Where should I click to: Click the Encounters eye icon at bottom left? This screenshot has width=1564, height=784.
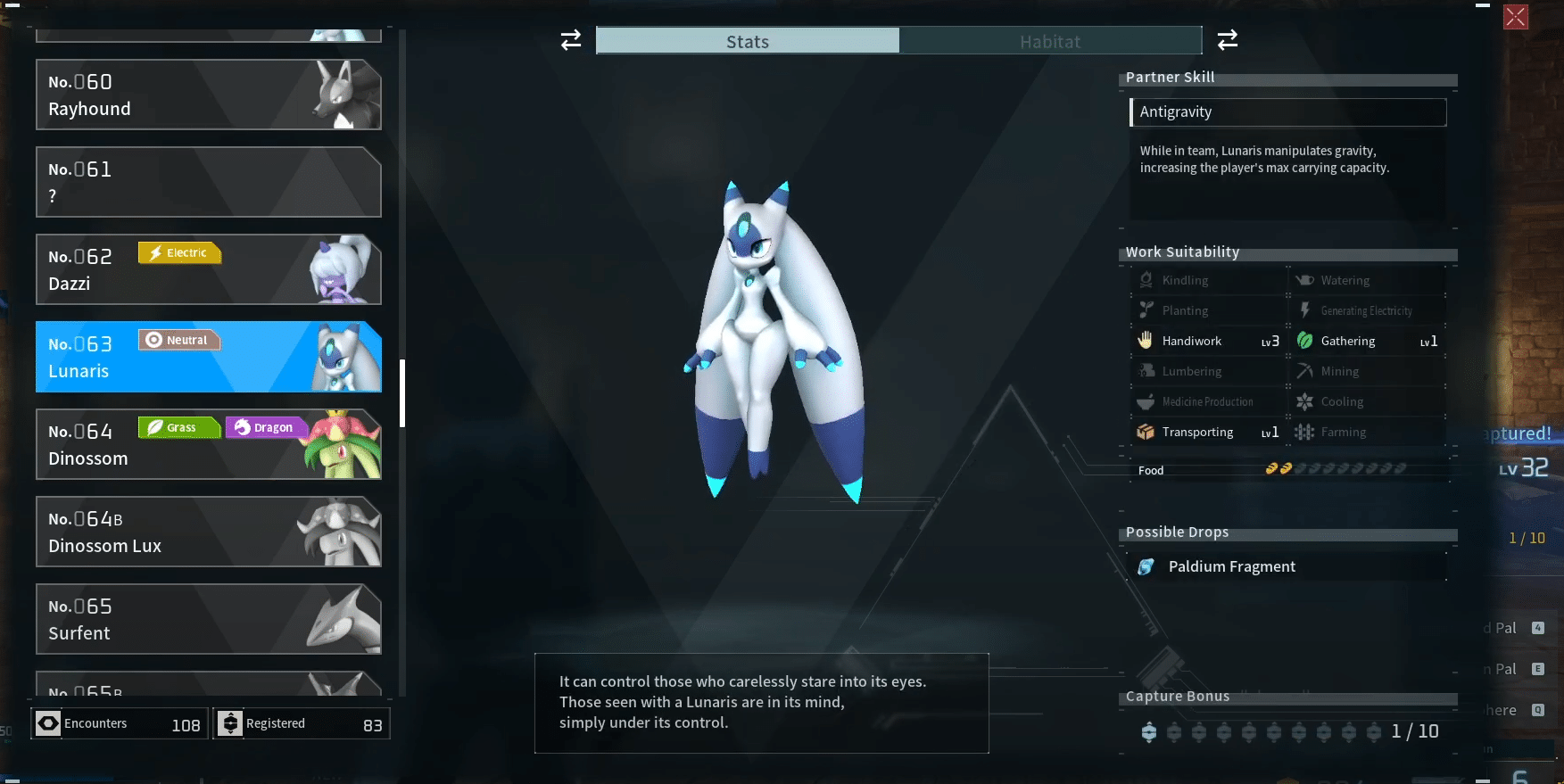46,722
